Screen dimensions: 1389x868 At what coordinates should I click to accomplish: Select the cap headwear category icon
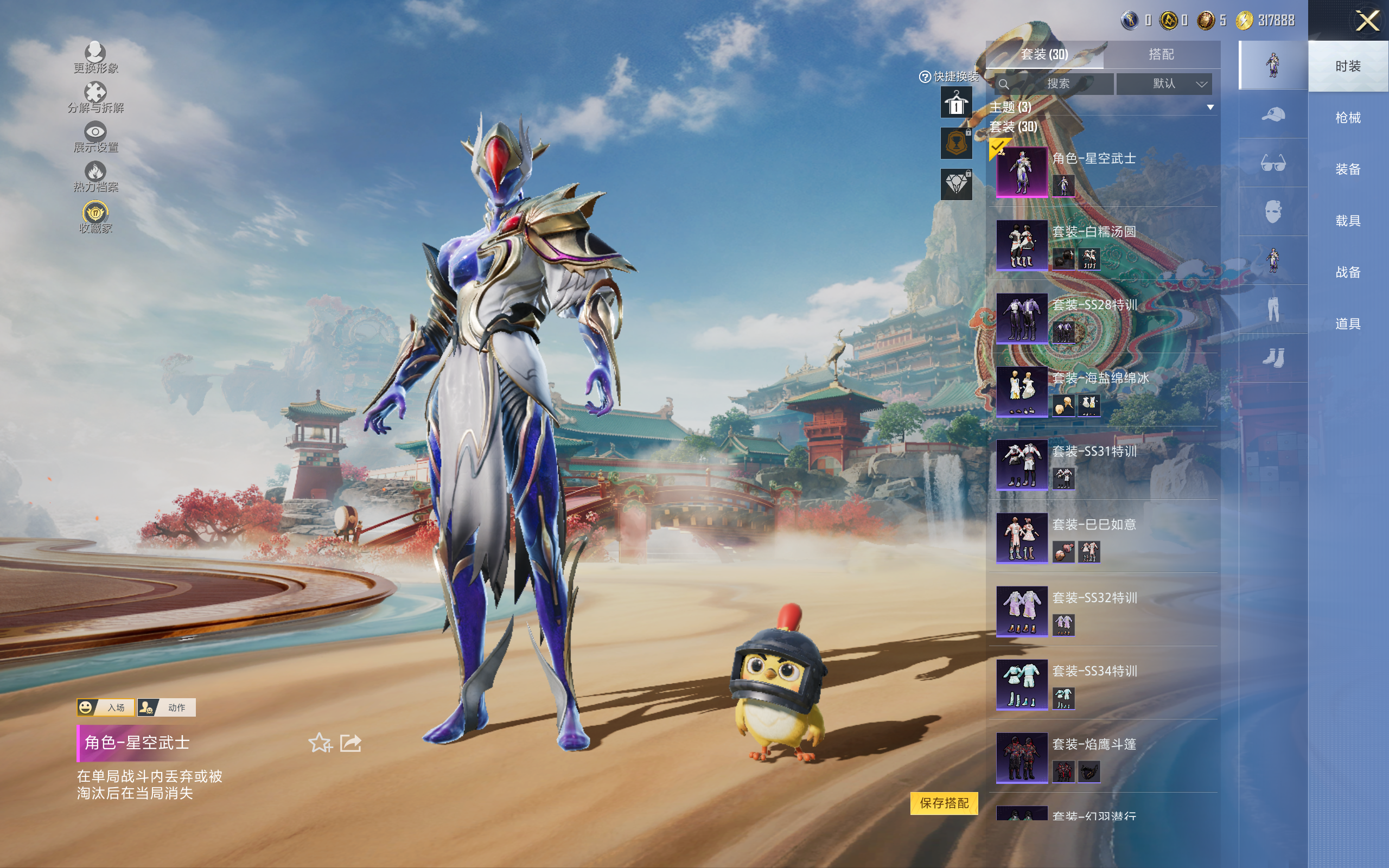point(1272,115)
